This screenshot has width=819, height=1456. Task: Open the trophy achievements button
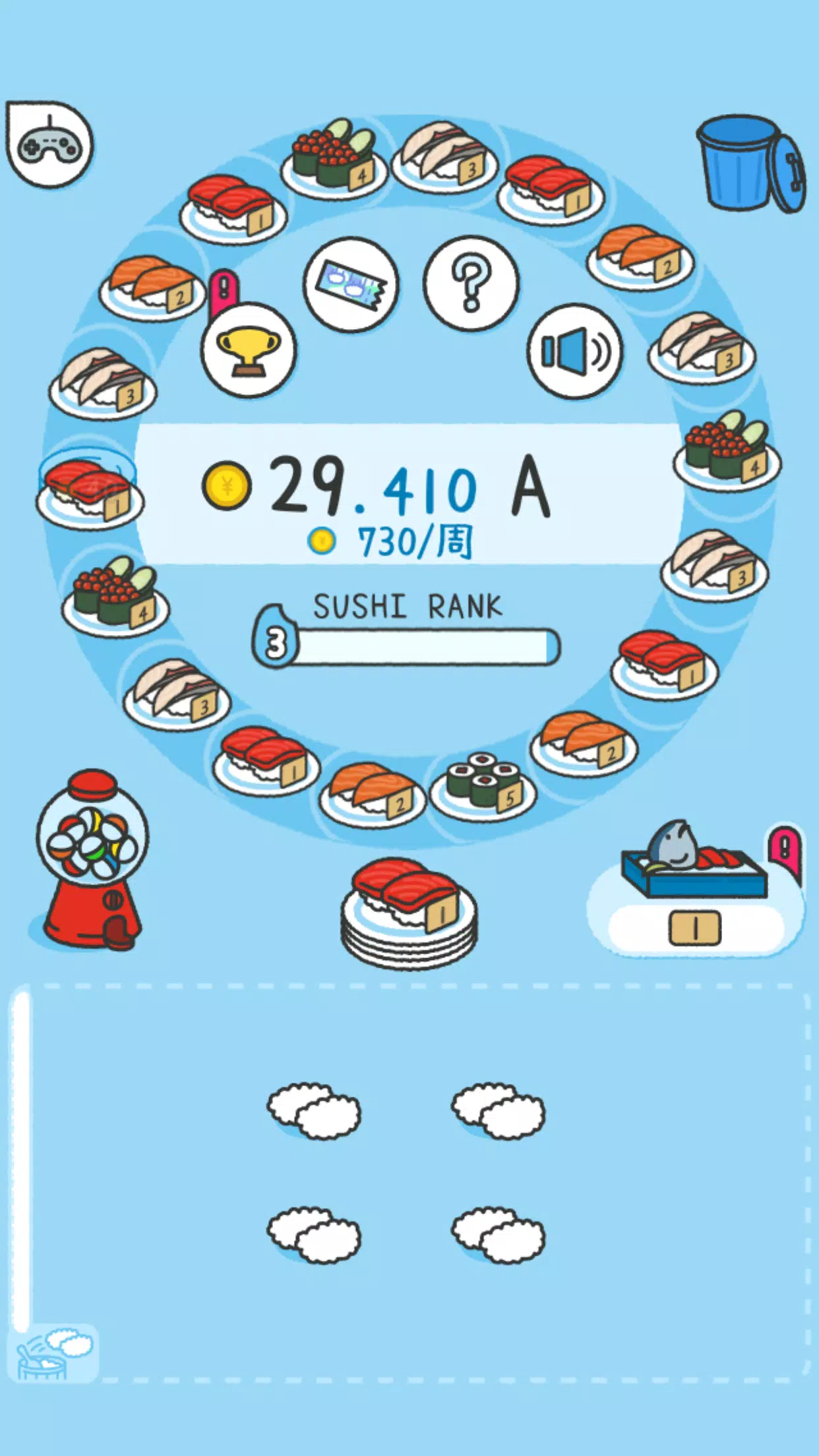pos(249,350)
